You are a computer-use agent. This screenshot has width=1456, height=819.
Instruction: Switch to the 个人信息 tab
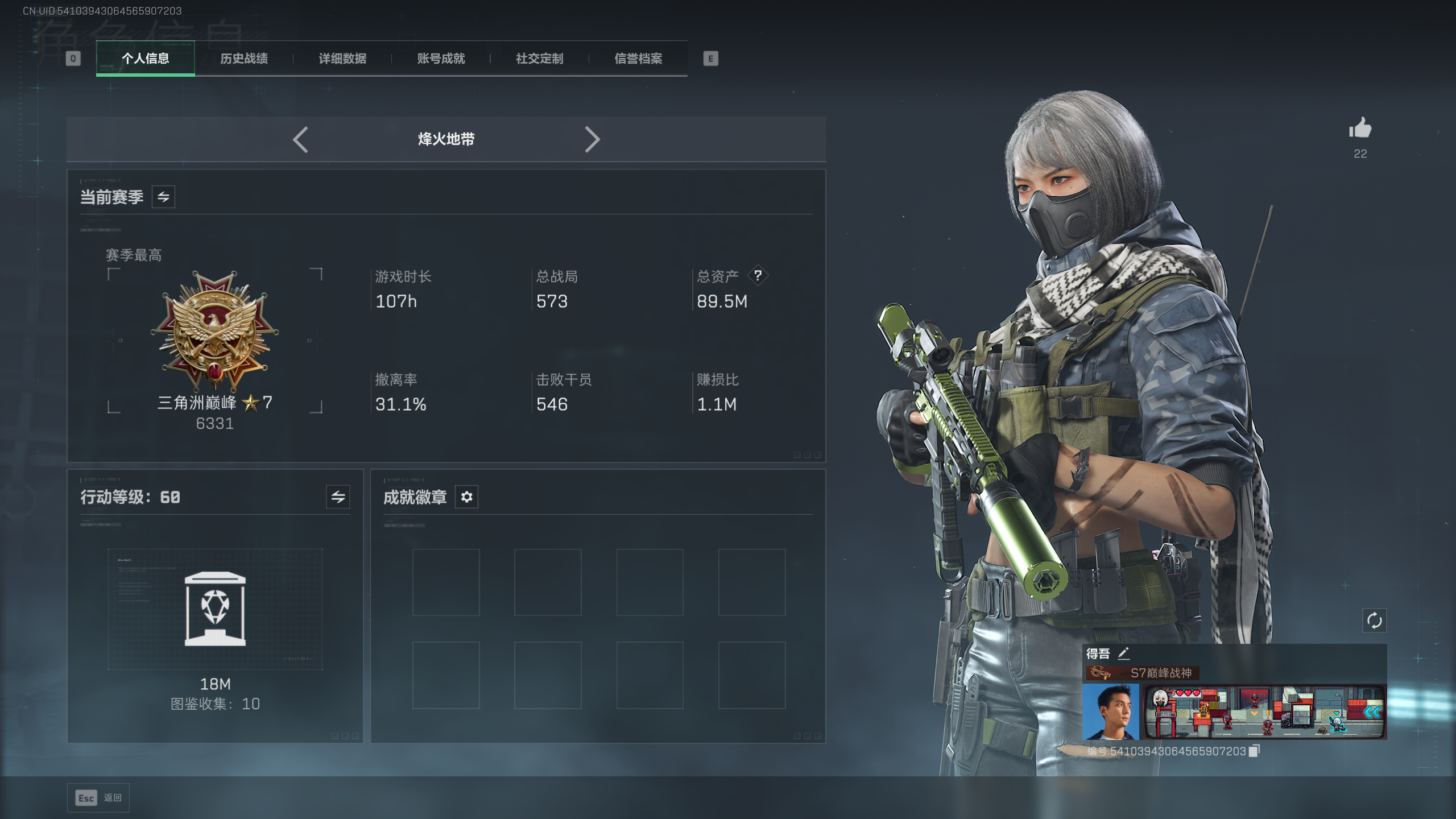click(x=146, y=59)
